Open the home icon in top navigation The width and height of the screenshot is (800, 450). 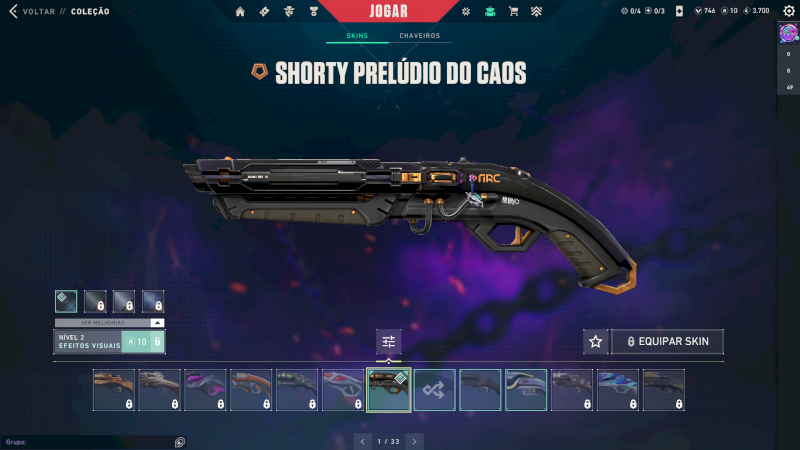pyautogui.click(x=240, y=11)
